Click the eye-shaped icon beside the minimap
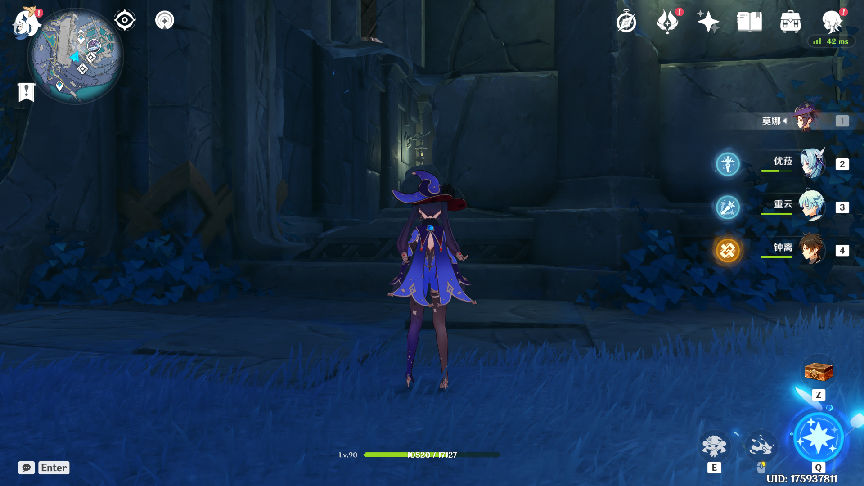 pos(124,20)
